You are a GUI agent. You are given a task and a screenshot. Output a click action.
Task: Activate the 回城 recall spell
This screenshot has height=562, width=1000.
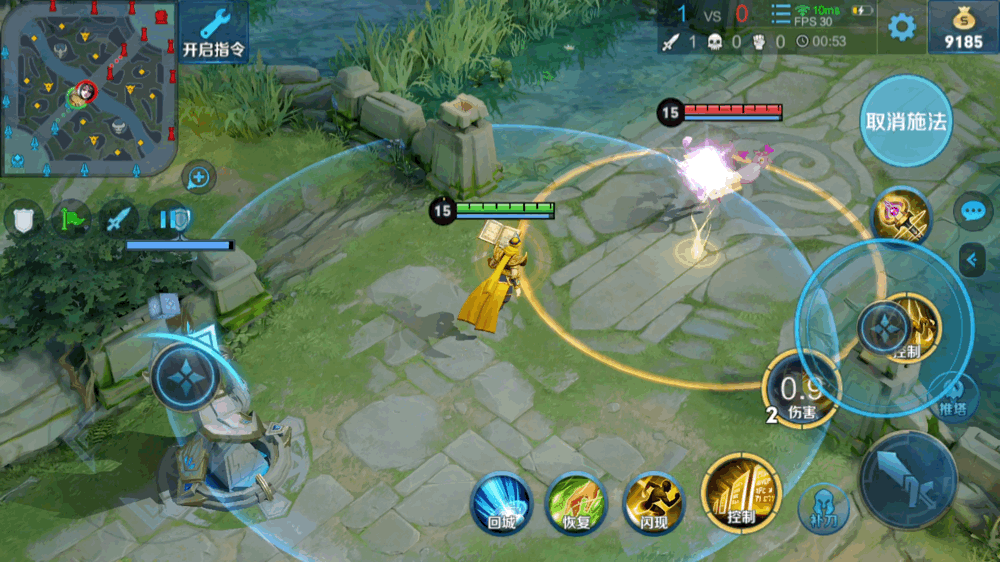[501, 502]
